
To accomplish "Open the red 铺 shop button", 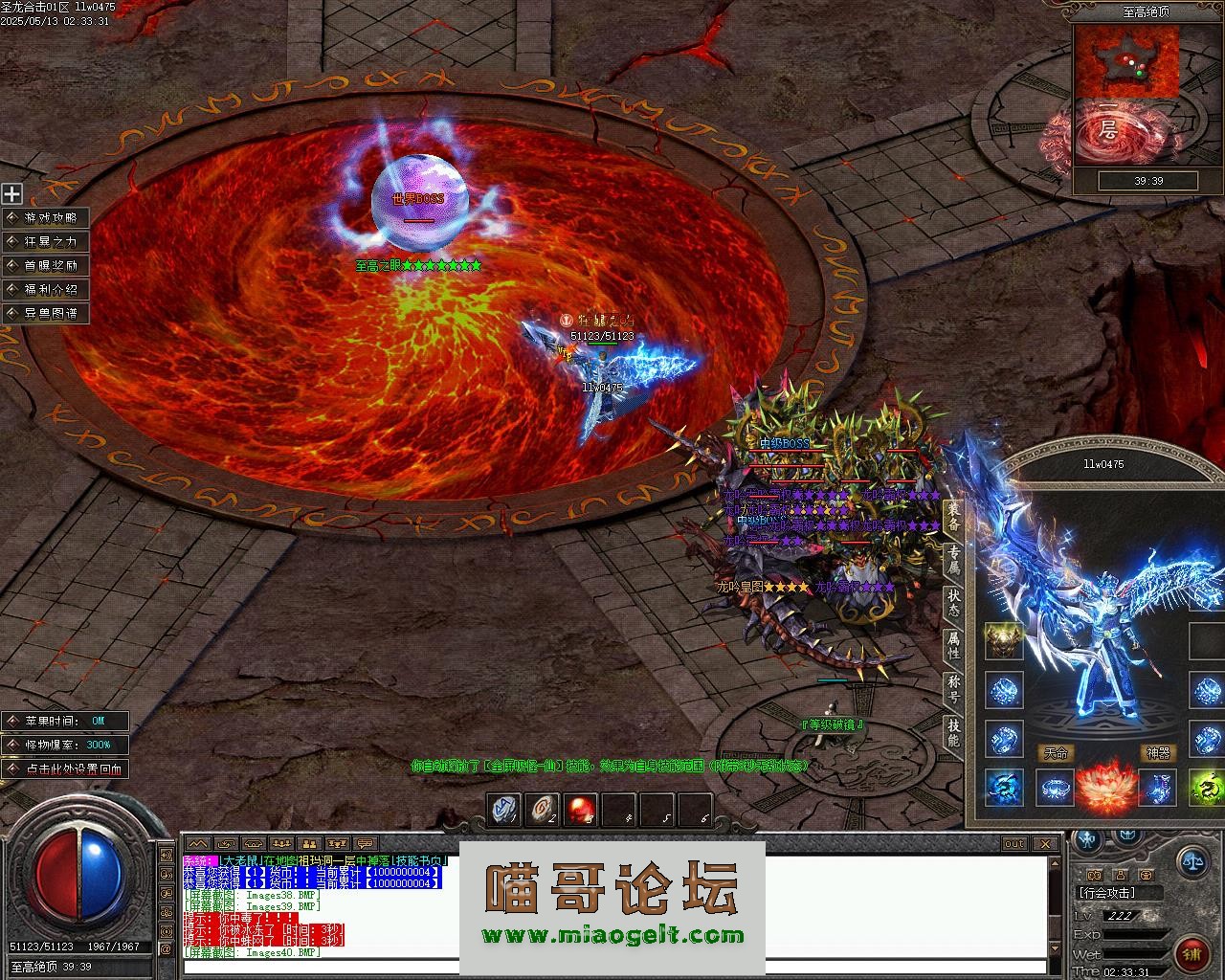I will click(x=1192, y=953).
